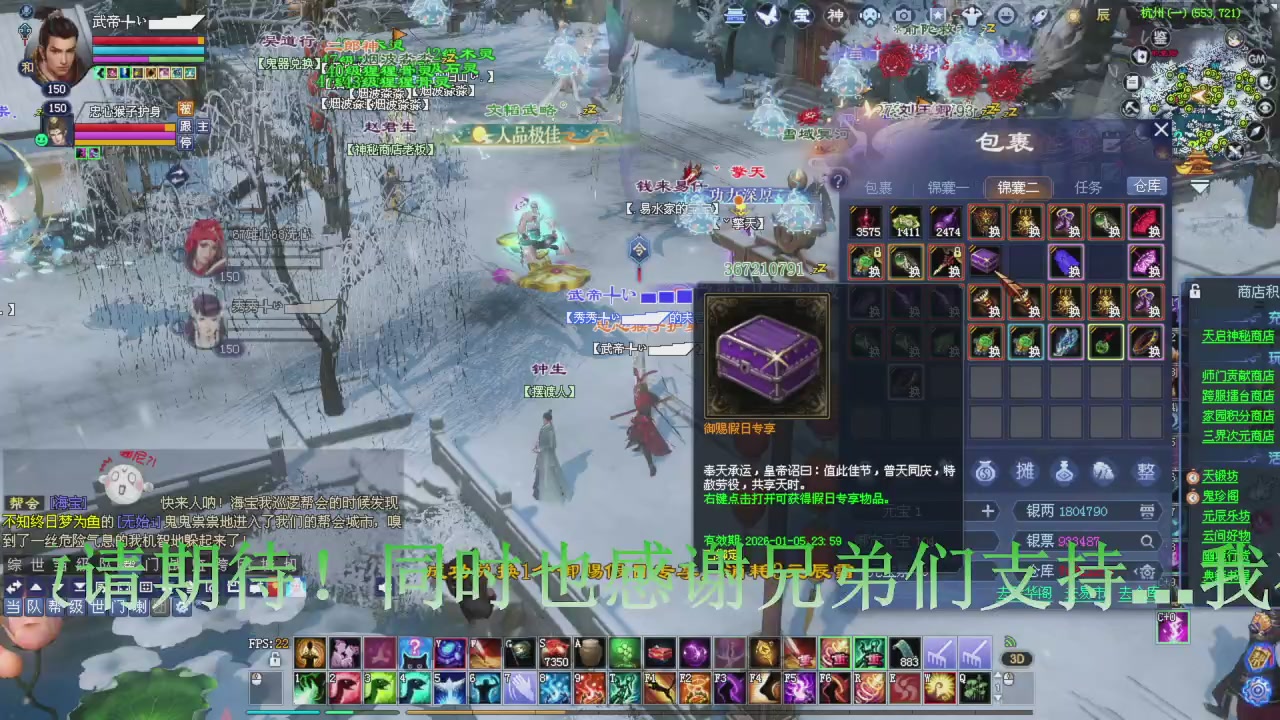The width and height of the screenshot is (1280, 720).
Task: Select the stall (摊) icon in bag panel
Action: point(1027,472)
